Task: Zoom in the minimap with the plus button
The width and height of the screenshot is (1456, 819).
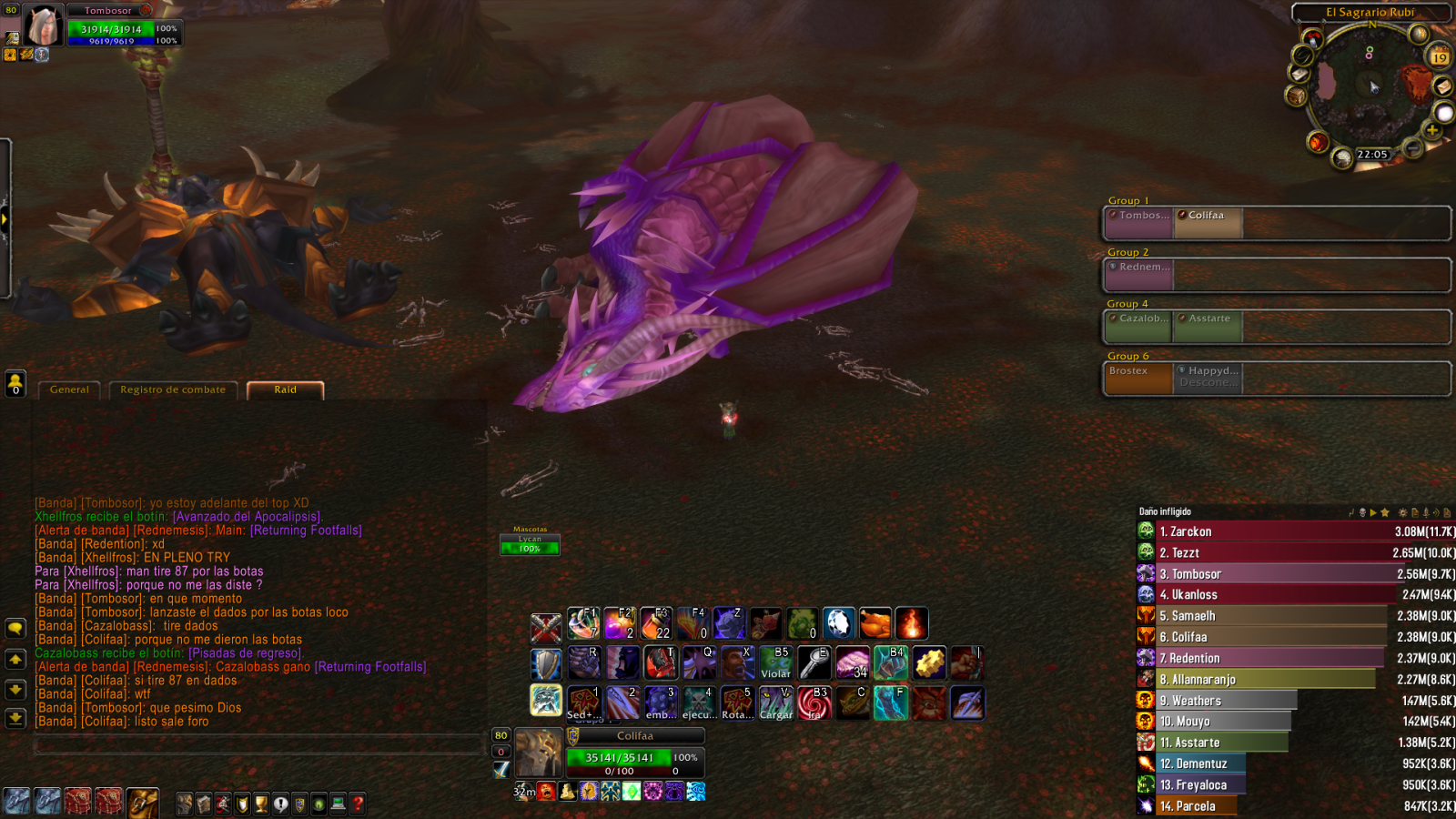Action: click(1431, 130)
